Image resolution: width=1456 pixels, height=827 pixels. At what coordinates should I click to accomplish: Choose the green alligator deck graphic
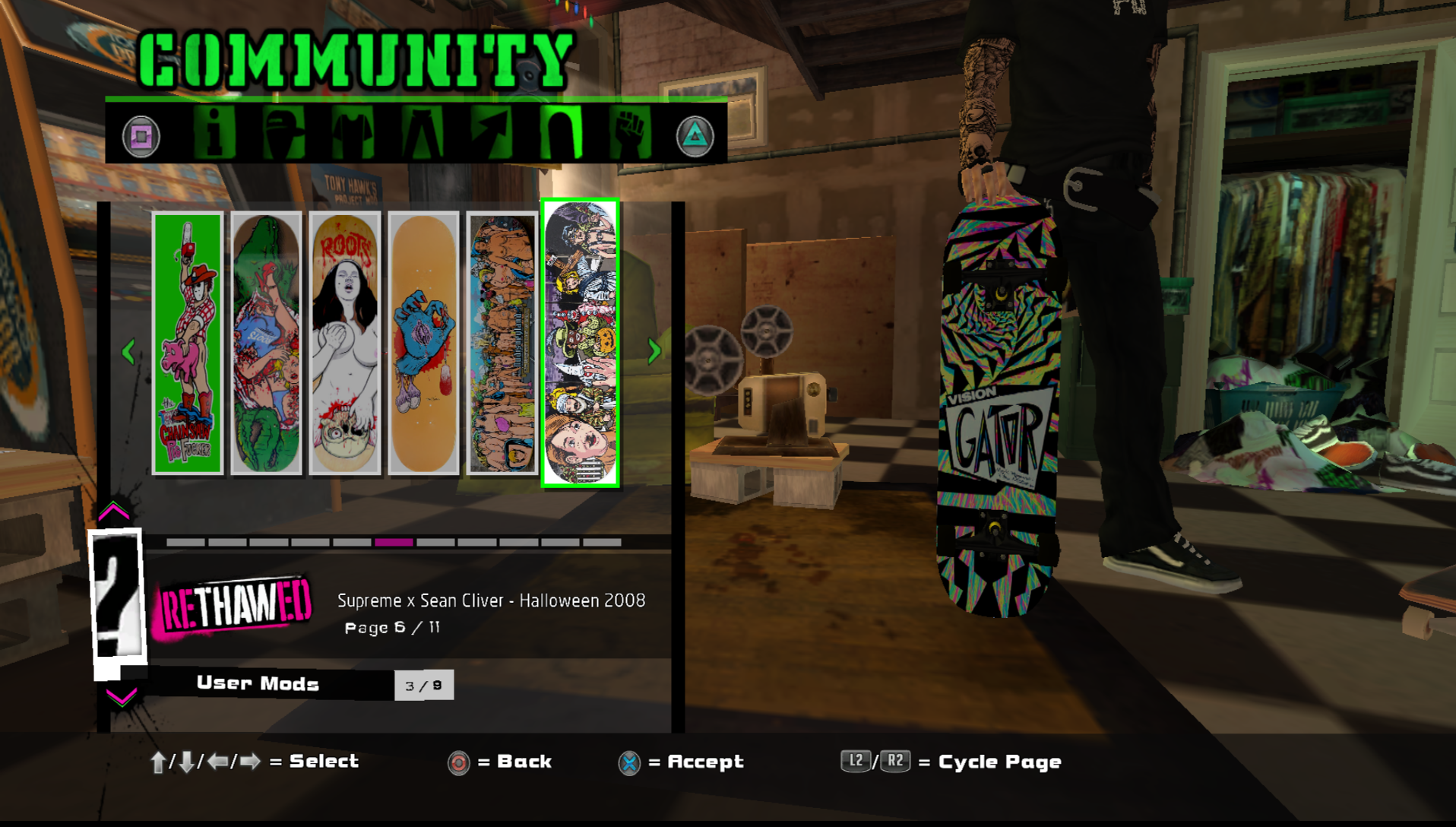click(x=266, y=344)
